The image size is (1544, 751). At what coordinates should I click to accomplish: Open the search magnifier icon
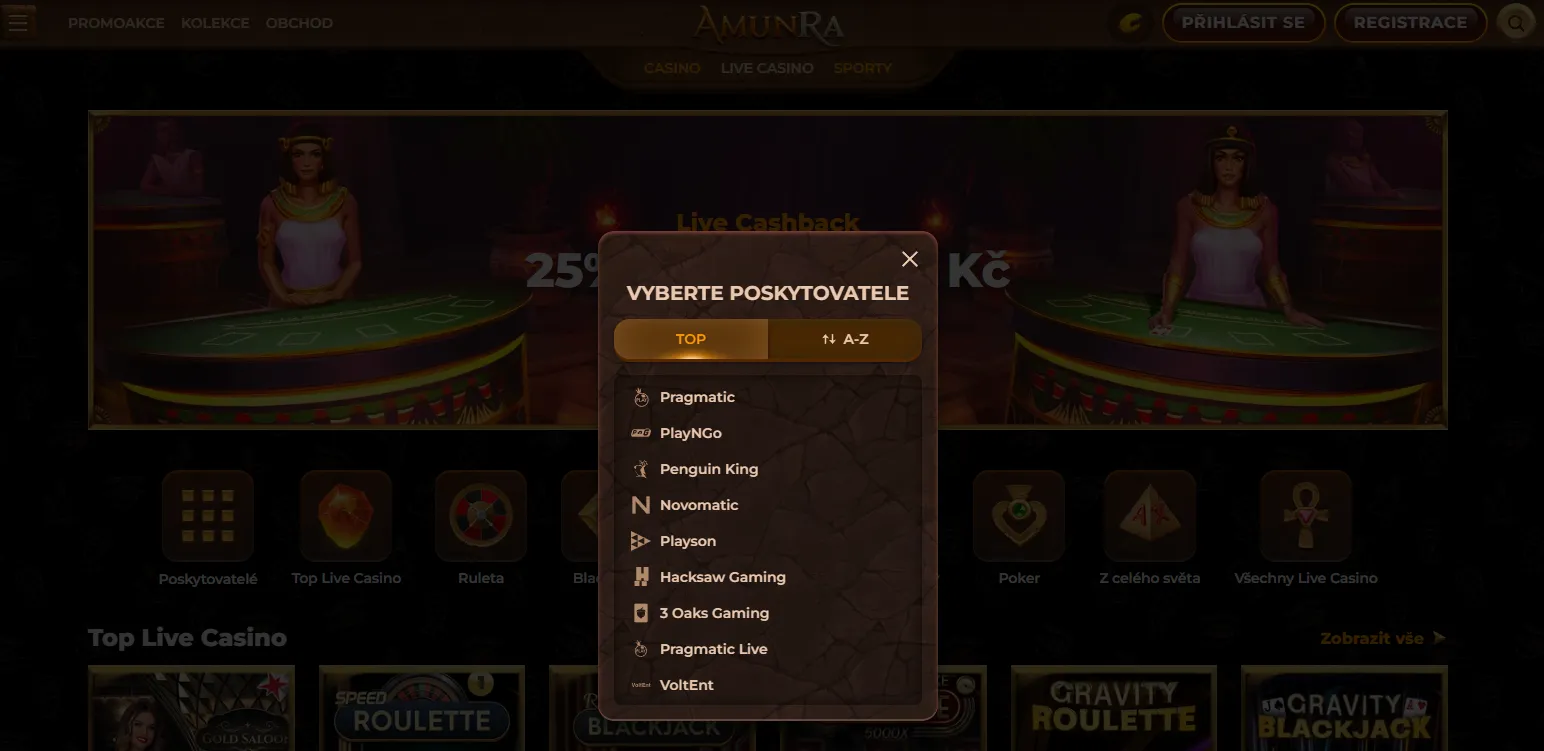click(x=1516, y=21)
